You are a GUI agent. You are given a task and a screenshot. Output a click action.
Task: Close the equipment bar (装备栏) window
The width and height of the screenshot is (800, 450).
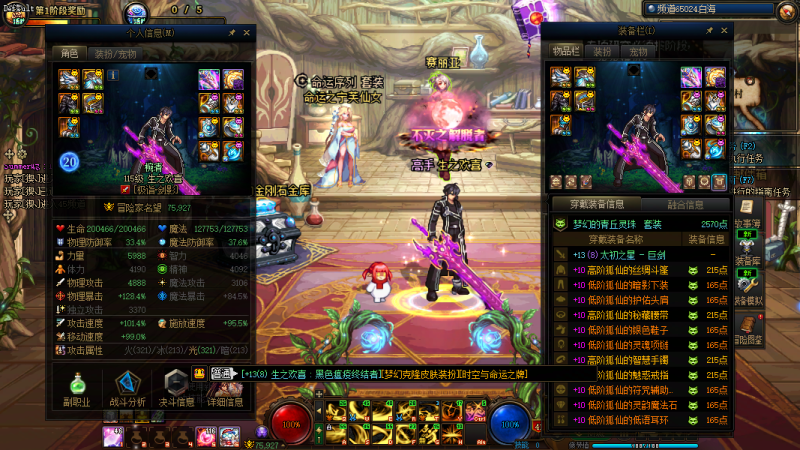tap(725, 31)
